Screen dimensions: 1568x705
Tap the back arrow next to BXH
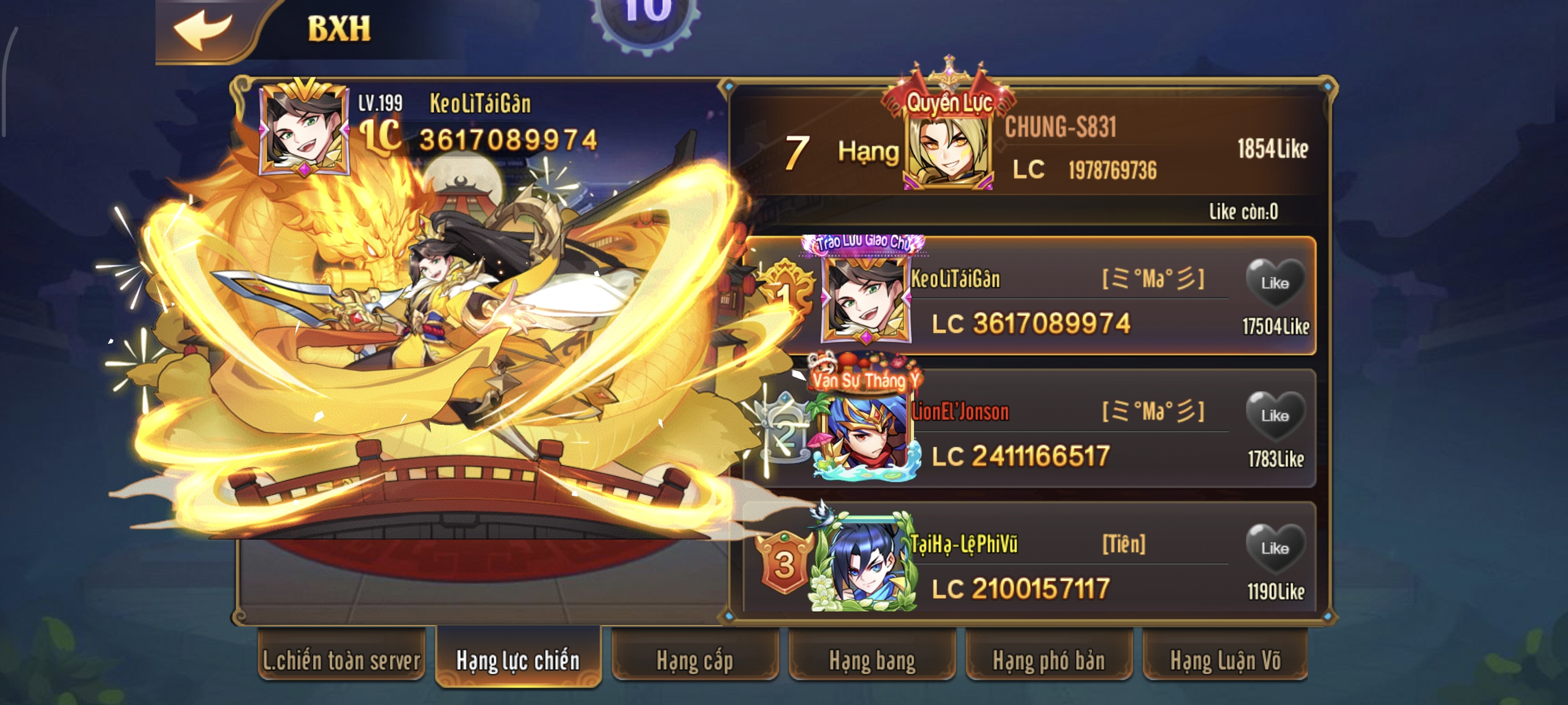pyautogui.click(x=204, y=29)
